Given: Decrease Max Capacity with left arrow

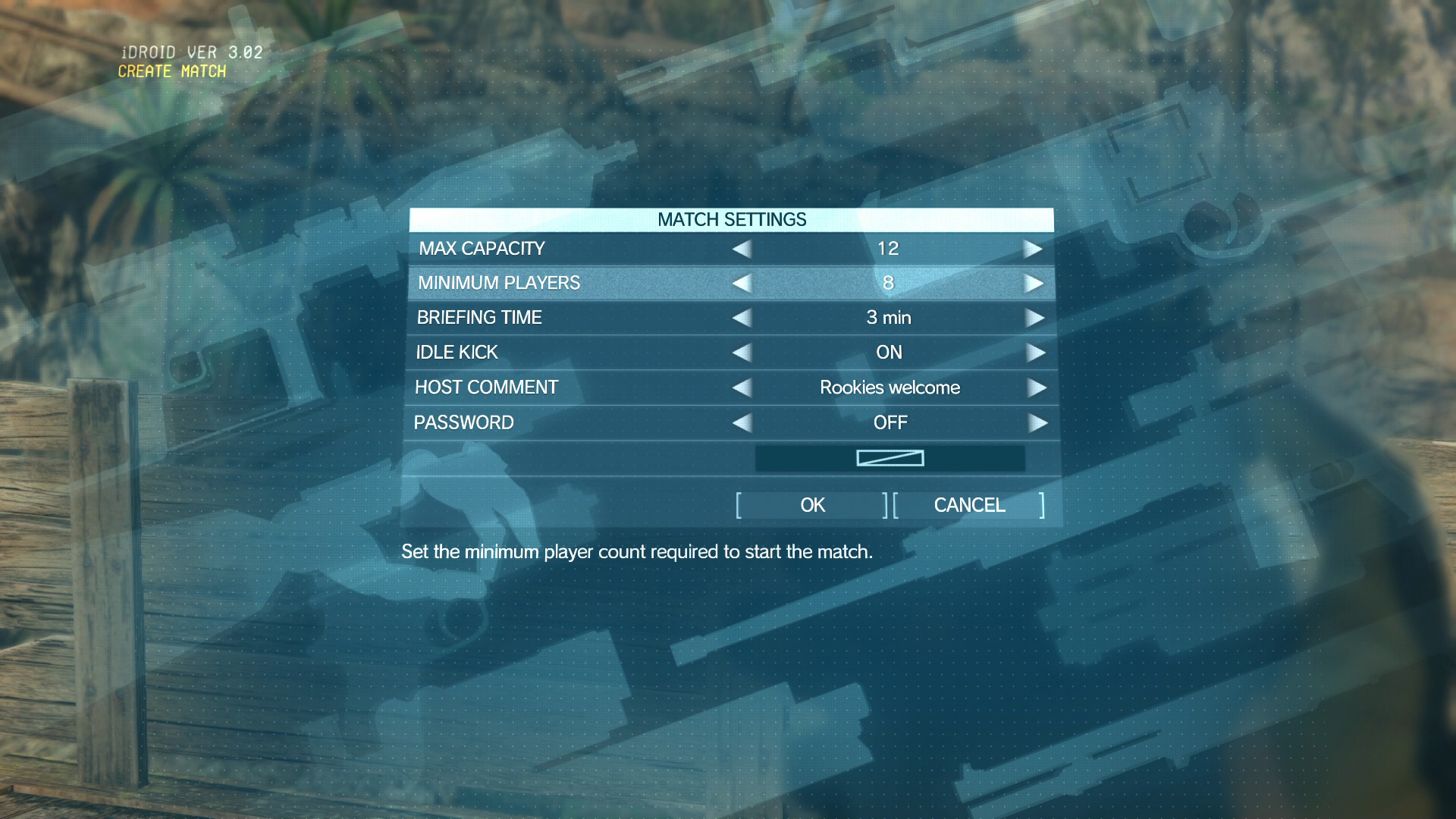Looking at the screenshot, I should pos(742,249).
